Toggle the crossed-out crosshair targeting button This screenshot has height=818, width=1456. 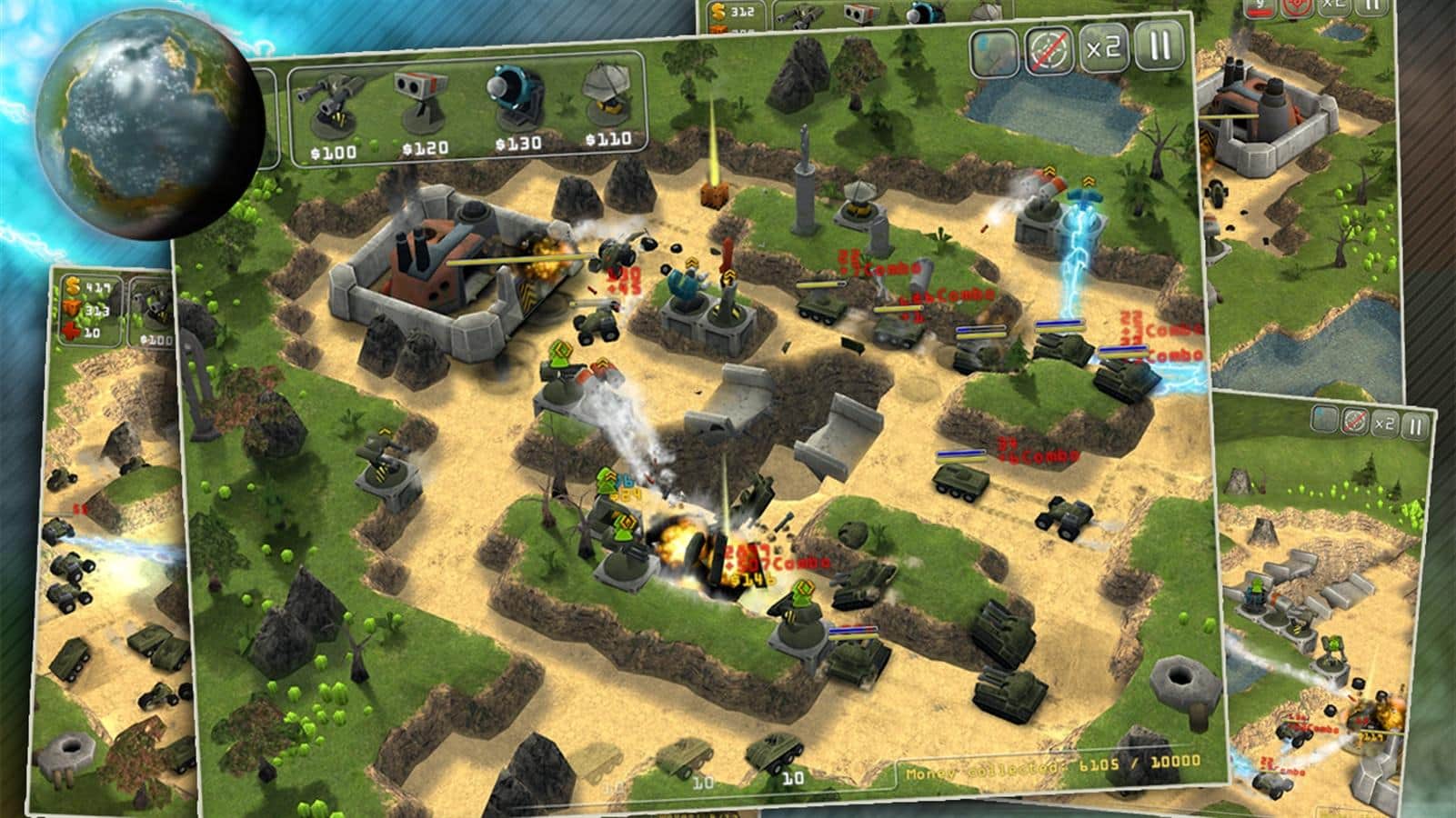pos(1049,51)
